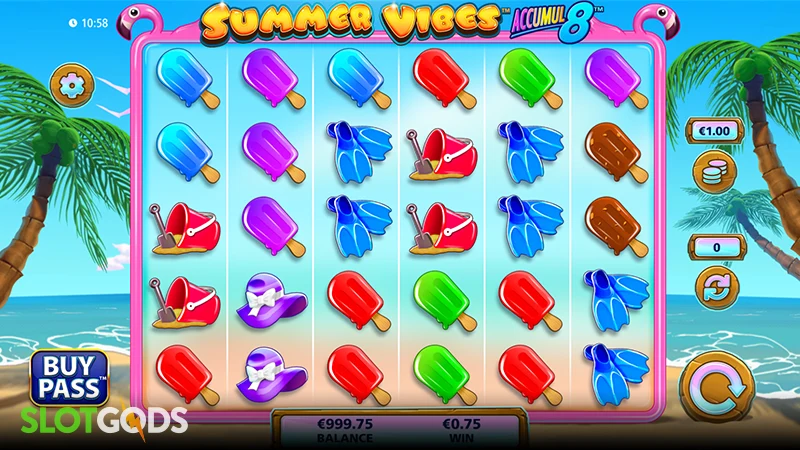Viewport: 800px width, 450px height.
Task: Open the settings gear menu
Action: (x=71, y=84)
